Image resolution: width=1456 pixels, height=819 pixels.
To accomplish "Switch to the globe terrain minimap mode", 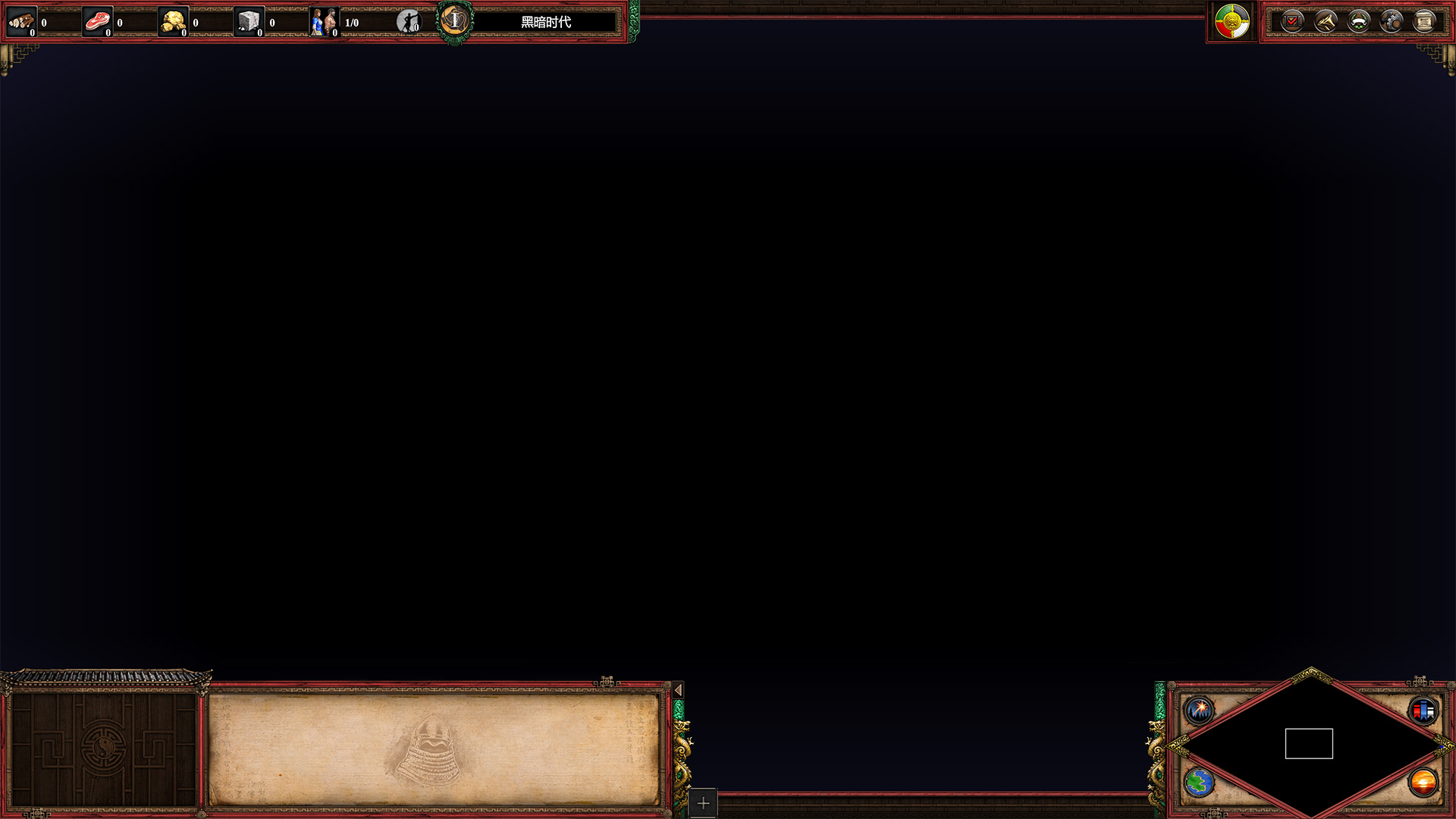I will click(1200, 782).
